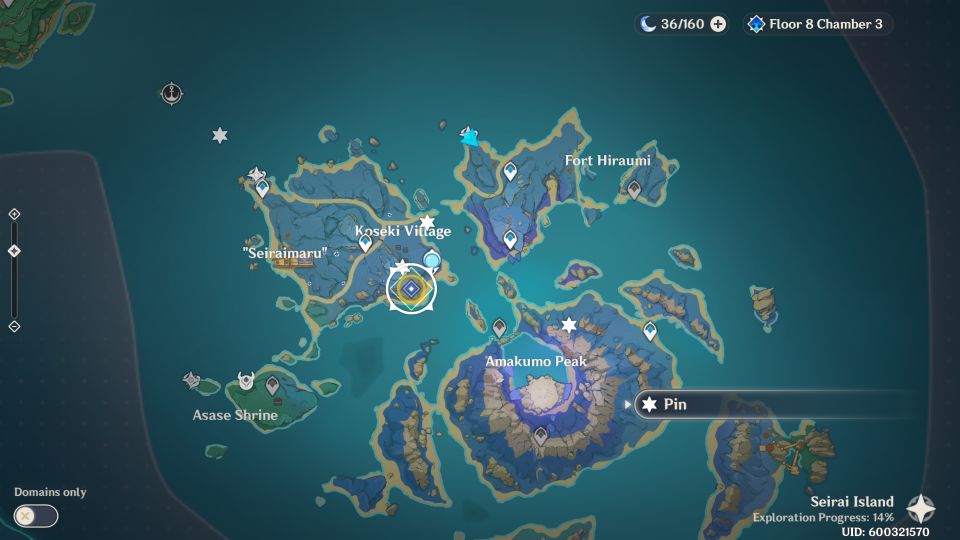Select the teleport waypoint at Fort Hiraumi

tap(633, 188)
